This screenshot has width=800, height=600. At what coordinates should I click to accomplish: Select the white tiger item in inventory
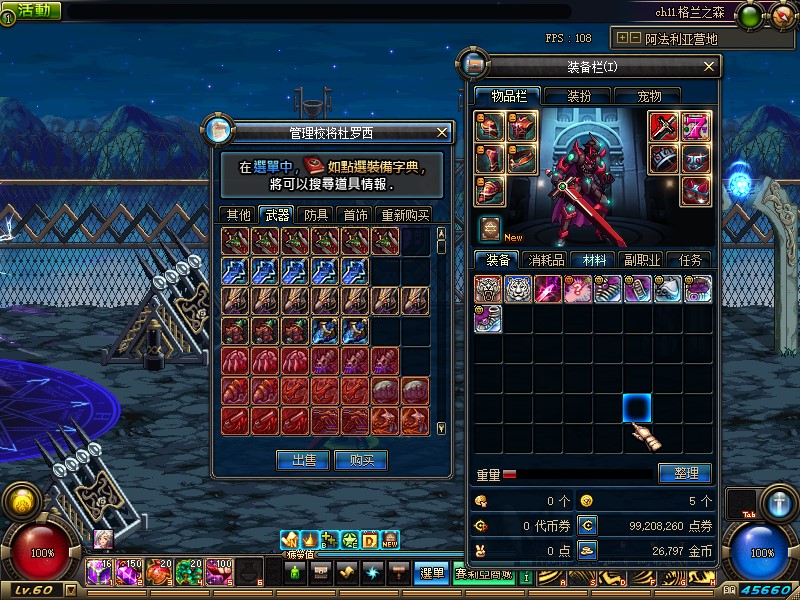518,289
